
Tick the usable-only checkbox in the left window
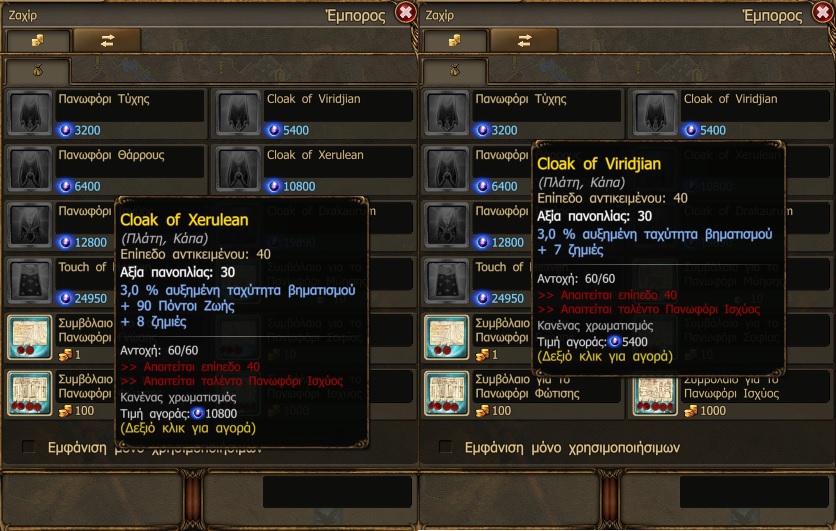28,447
